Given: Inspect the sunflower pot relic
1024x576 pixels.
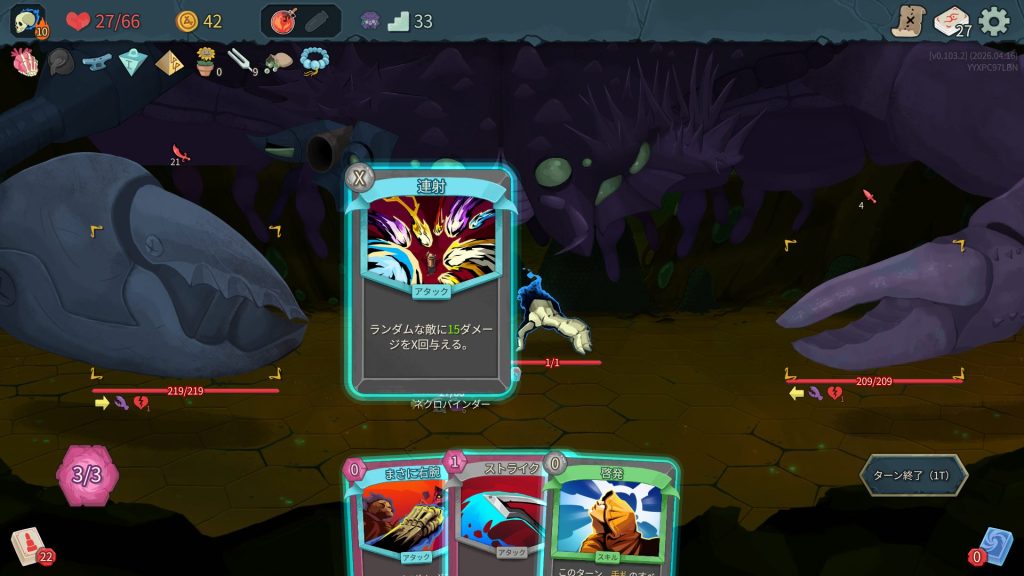Looking at the screenshot, I should tap(206, 61).
